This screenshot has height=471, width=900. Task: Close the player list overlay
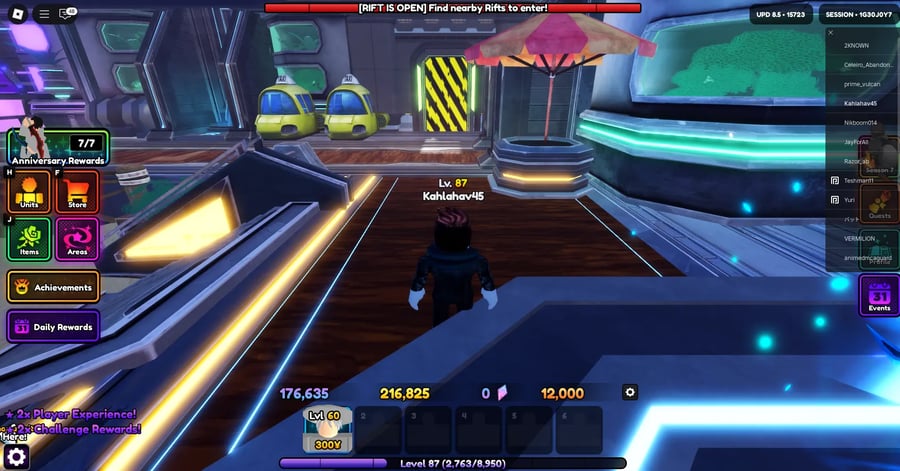(831, 32)
